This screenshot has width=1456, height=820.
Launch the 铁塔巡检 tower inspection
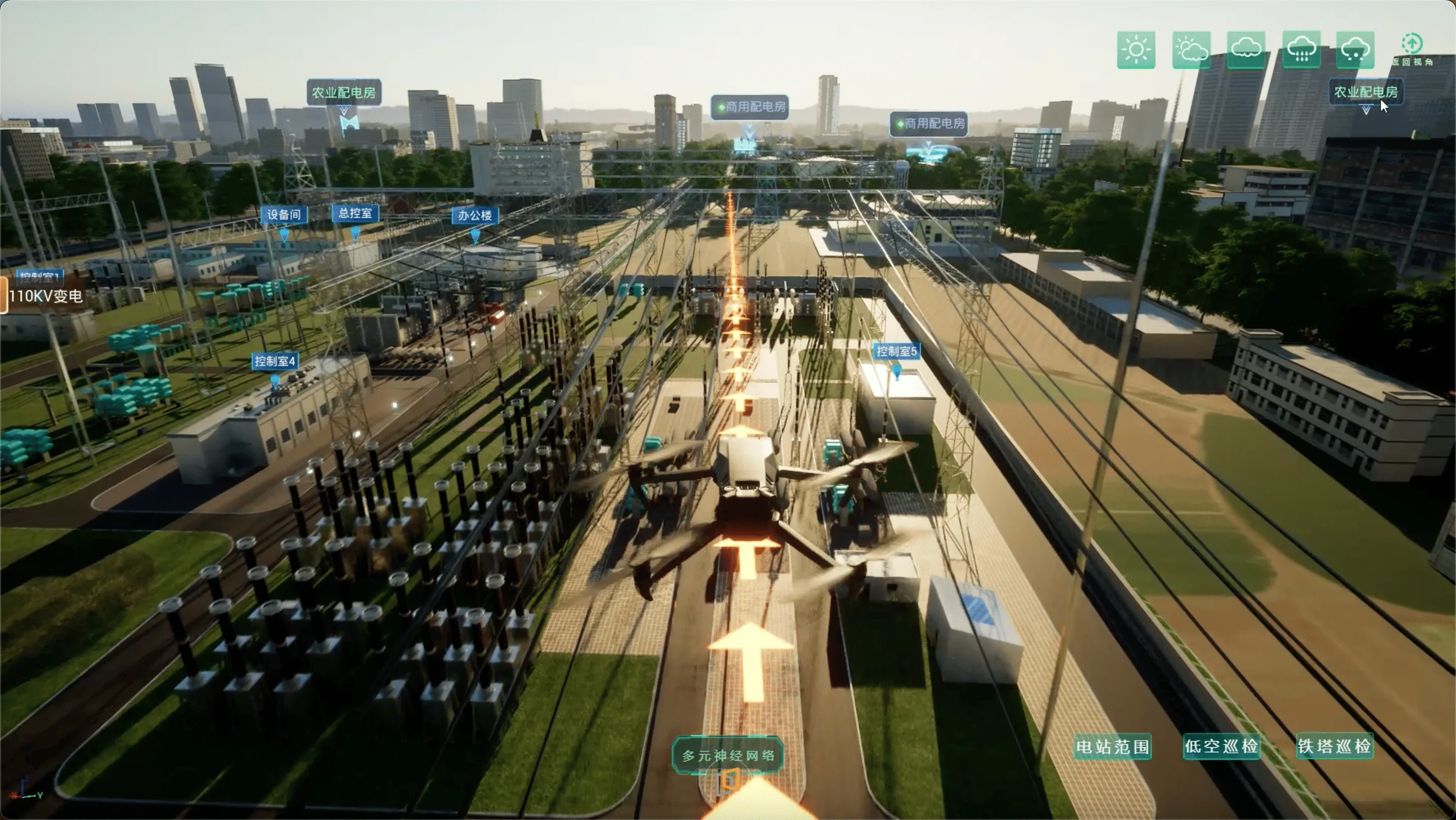(1334, 746)
